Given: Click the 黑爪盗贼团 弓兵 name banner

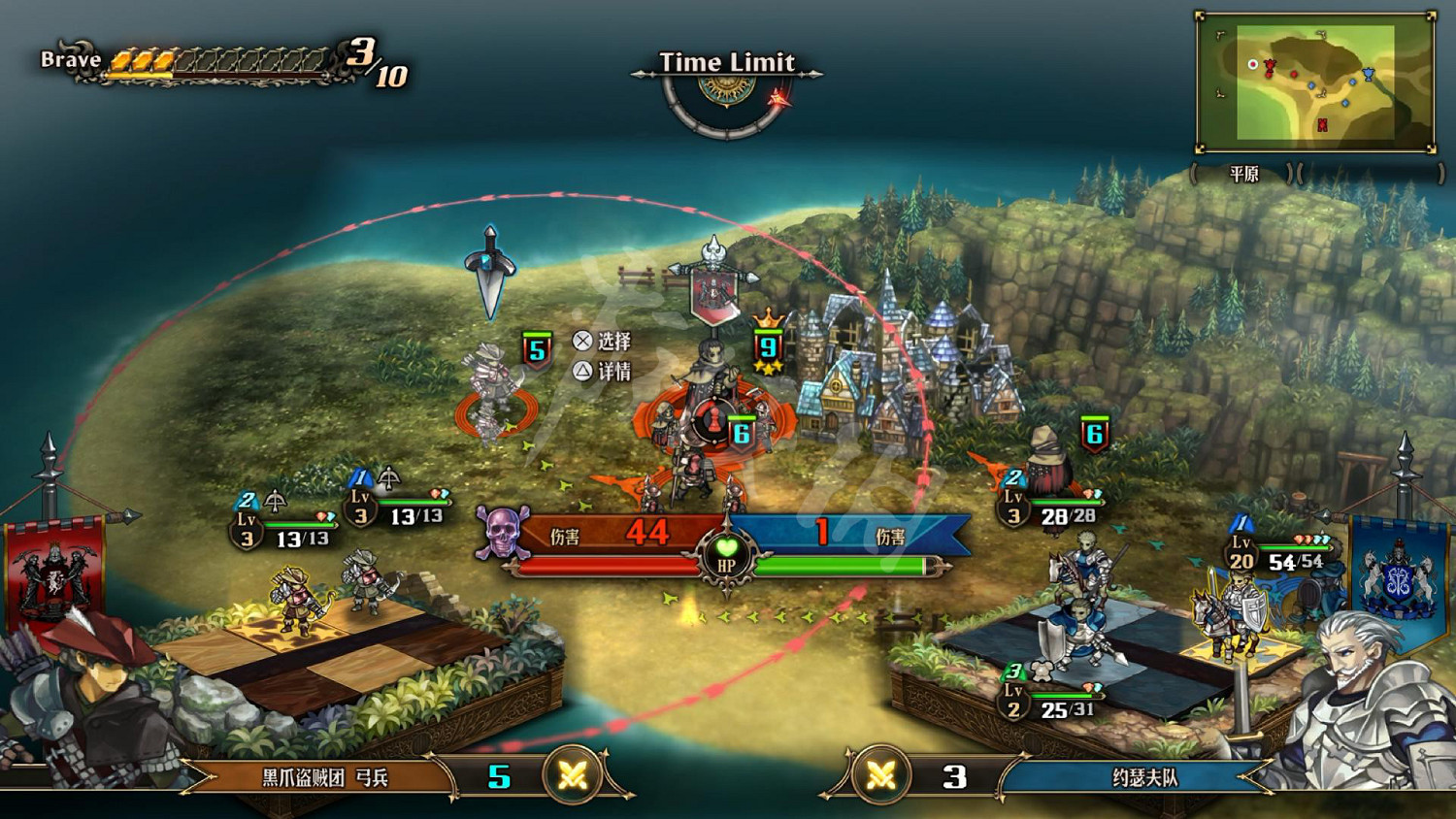Looking at the screenshot, I should [x=325, y=777].
